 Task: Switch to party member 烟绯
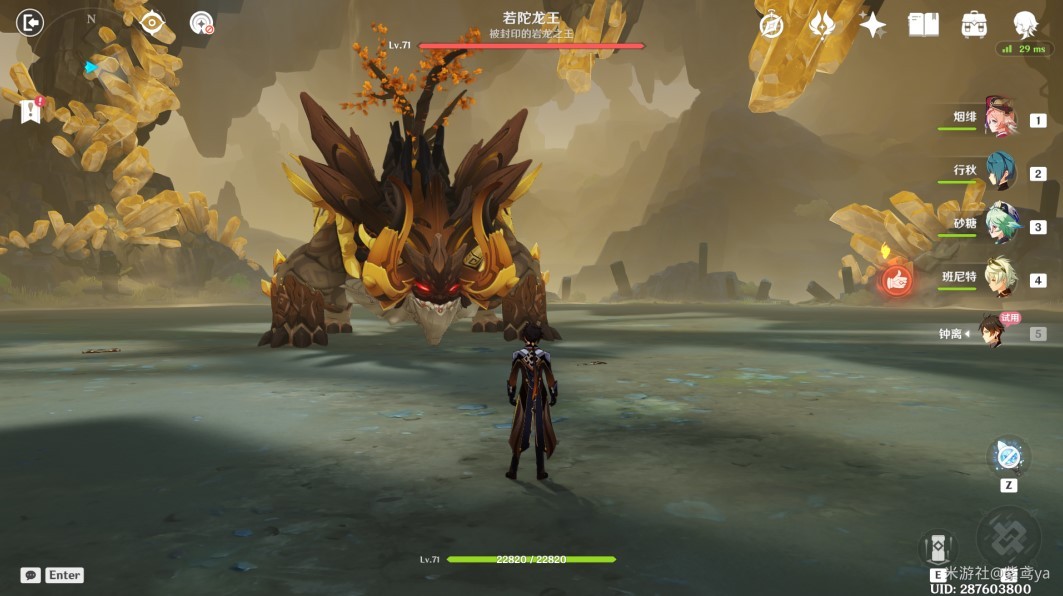tap(999, 117)
